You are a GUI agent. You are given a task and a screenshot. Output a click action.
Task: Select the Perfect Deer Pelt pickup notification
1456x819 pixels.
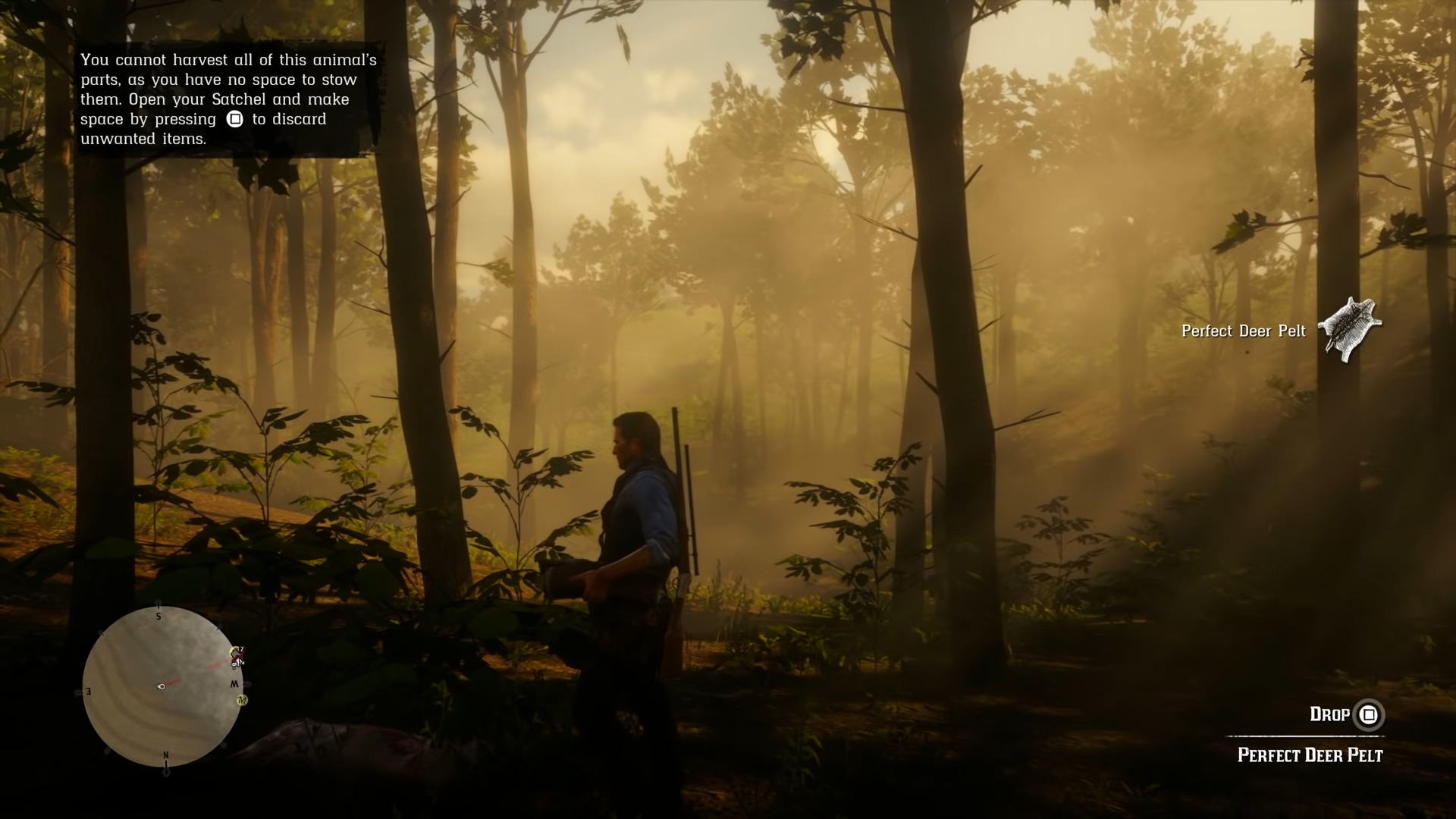click(1281, 331)
